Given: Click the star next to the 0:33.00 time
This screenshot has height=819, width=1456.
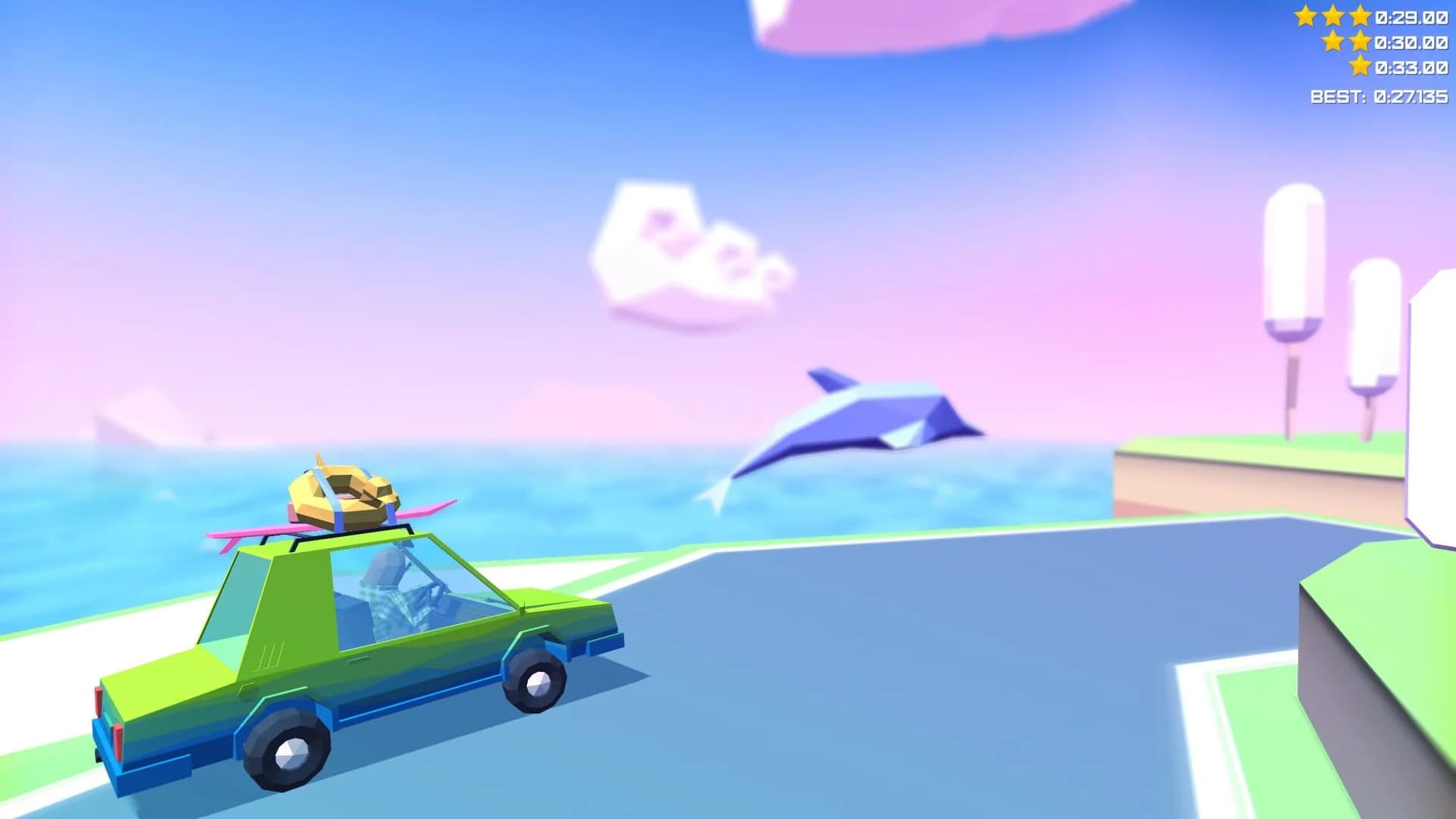Looking at the screenshot, I should click(x=1360, y=68).
